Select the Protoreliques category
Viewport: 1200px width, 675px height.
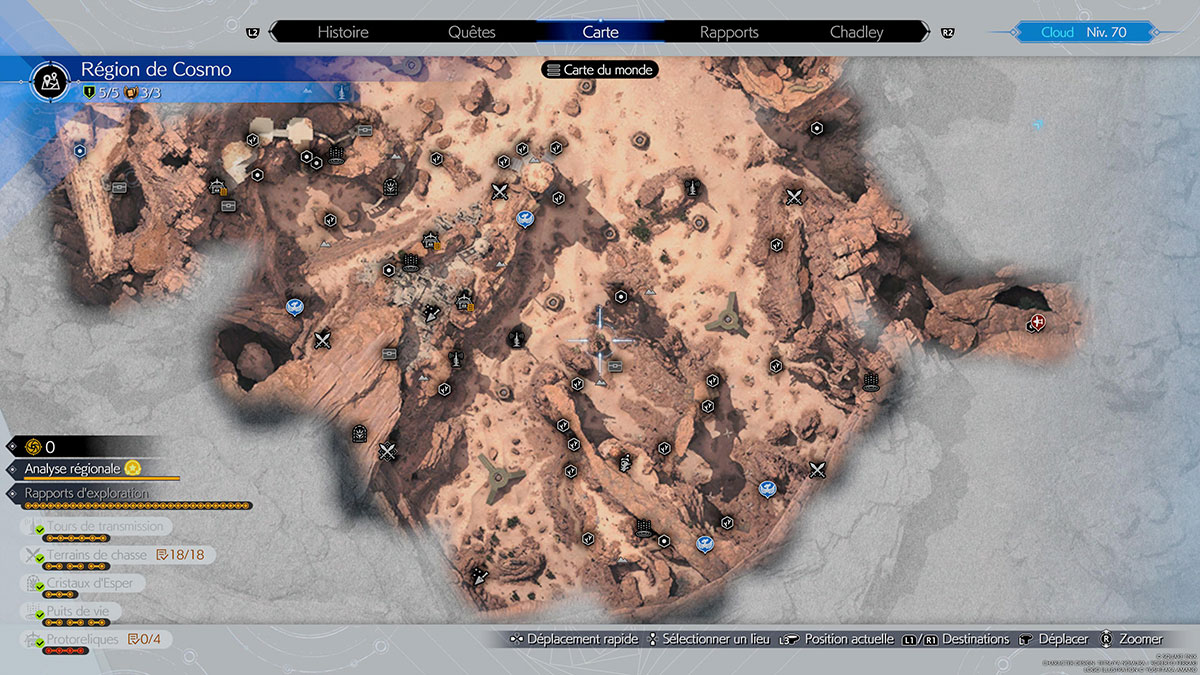coord(82,639)
